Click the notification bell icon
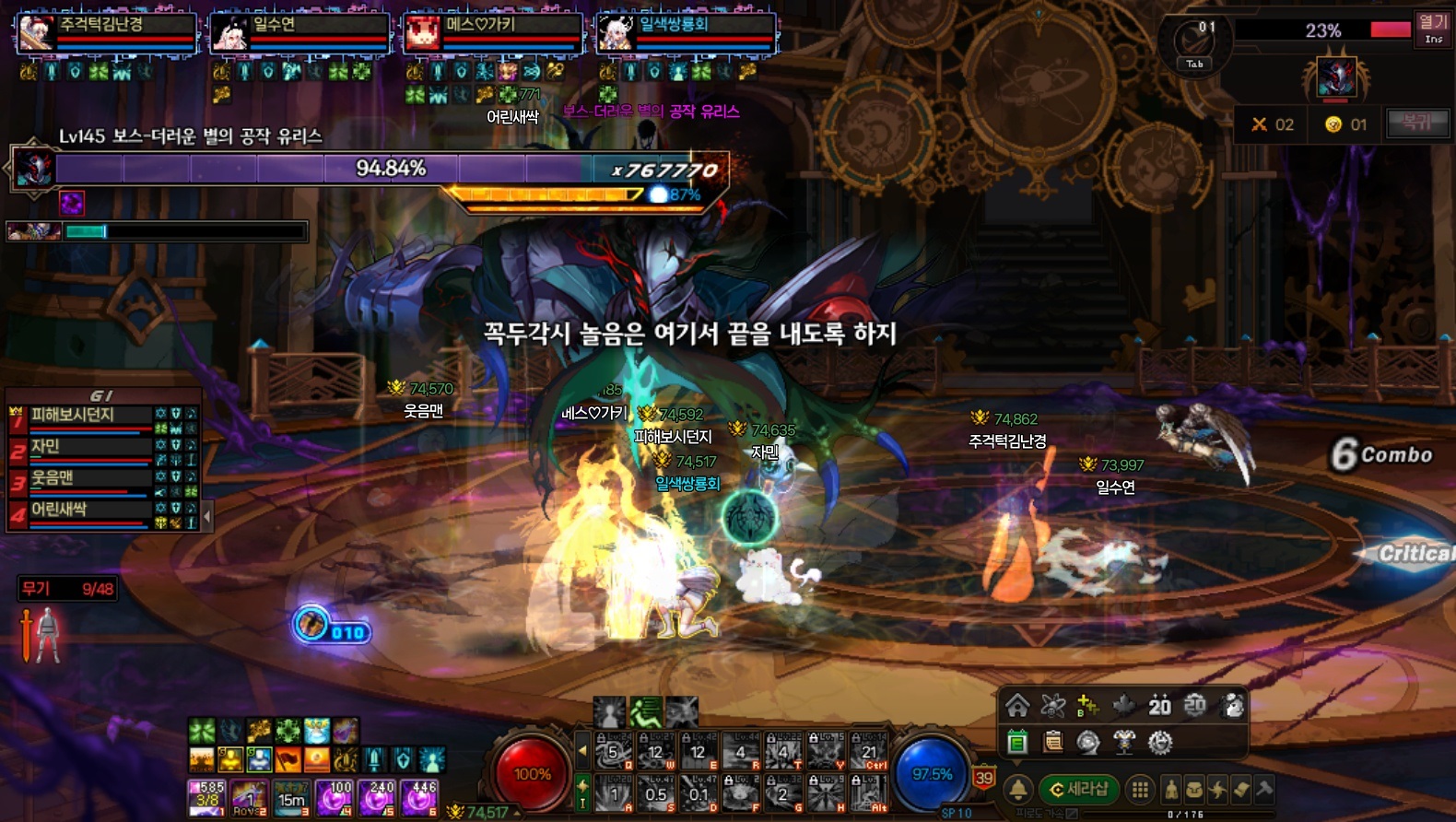The image size is (1456, 822). 1018,789
